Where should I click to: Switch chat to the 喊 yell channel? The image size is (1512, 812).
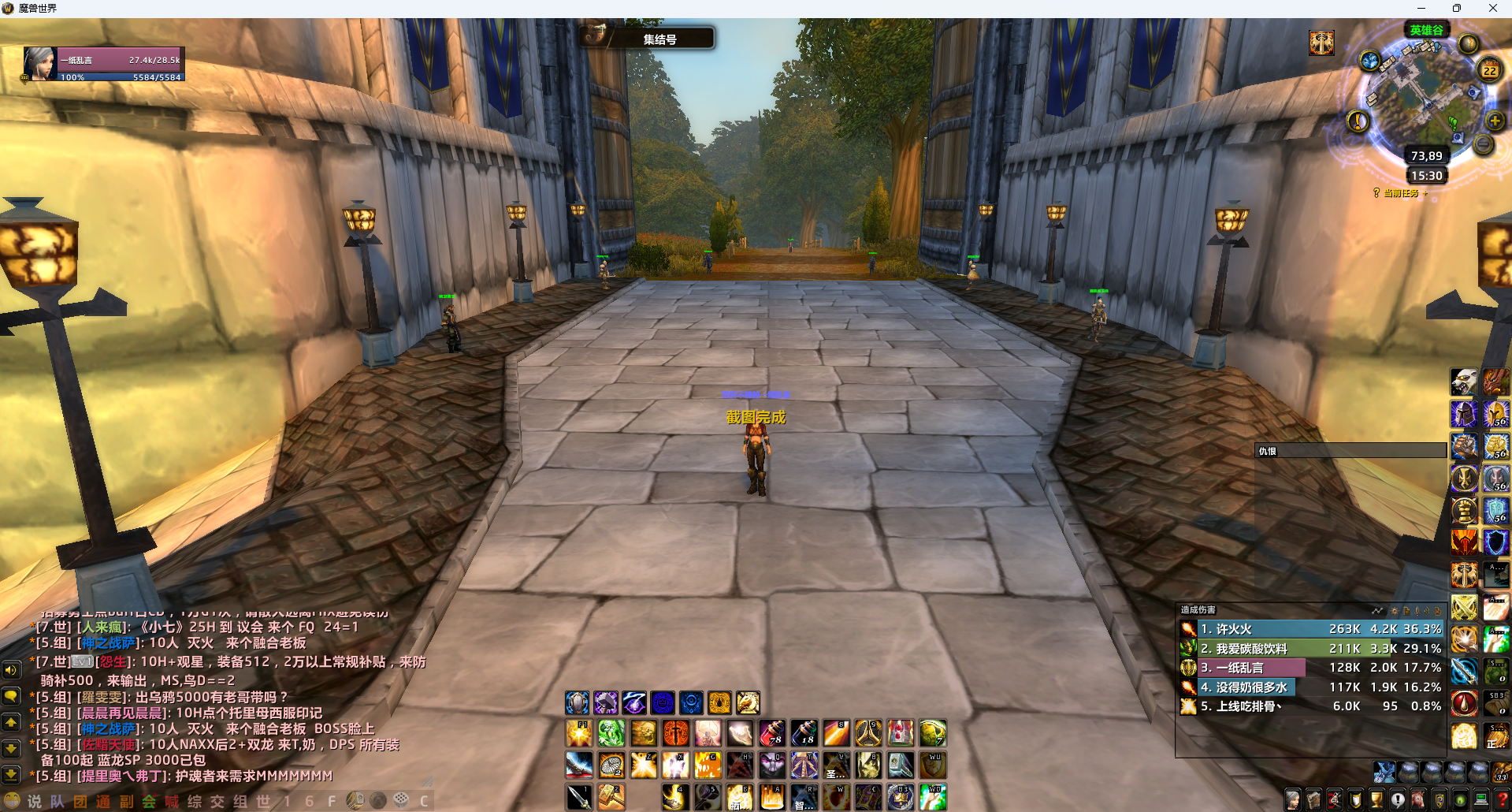(172, 801)
